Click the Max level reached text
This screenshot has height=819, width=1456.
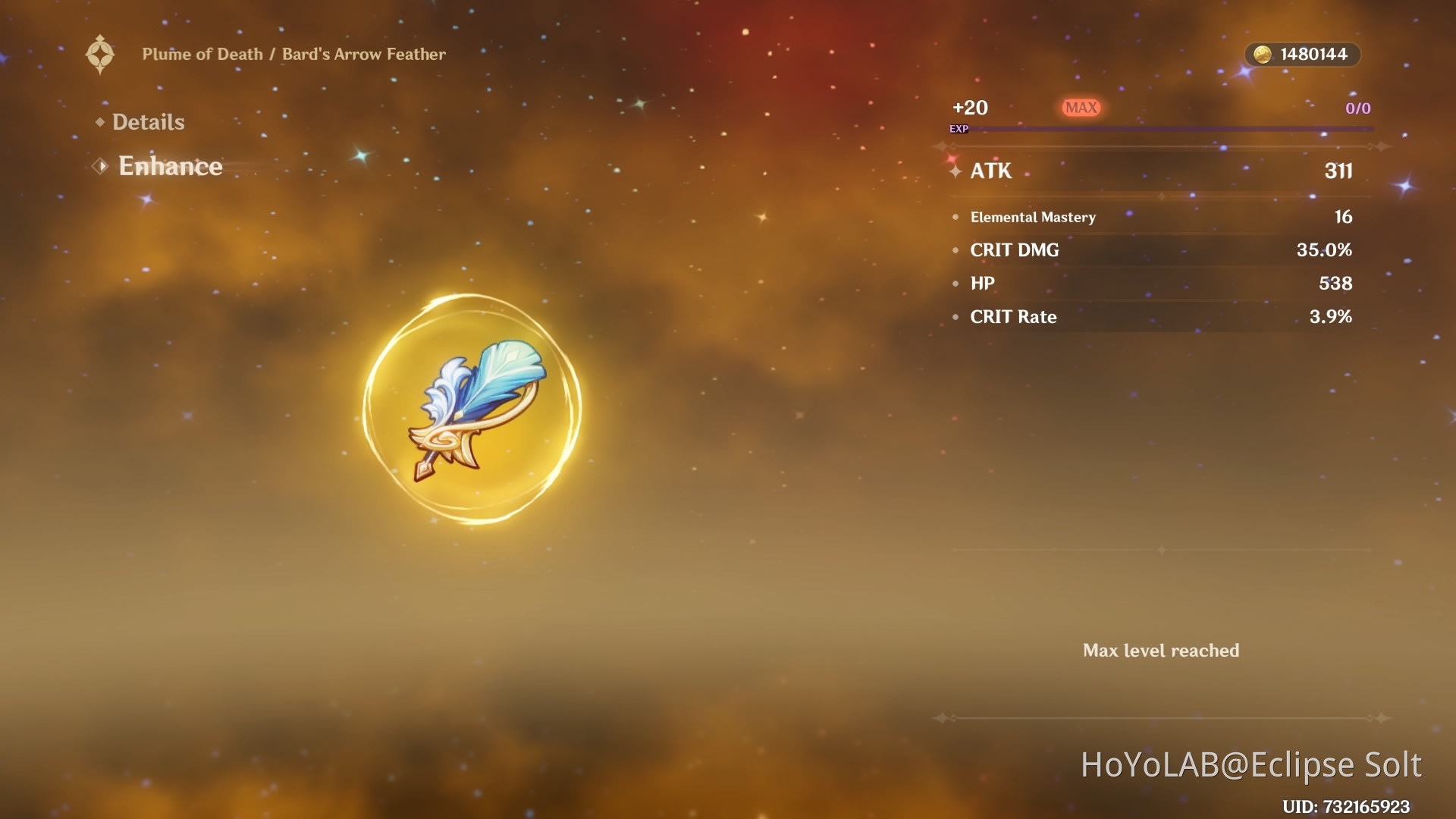click(1162, 650)
